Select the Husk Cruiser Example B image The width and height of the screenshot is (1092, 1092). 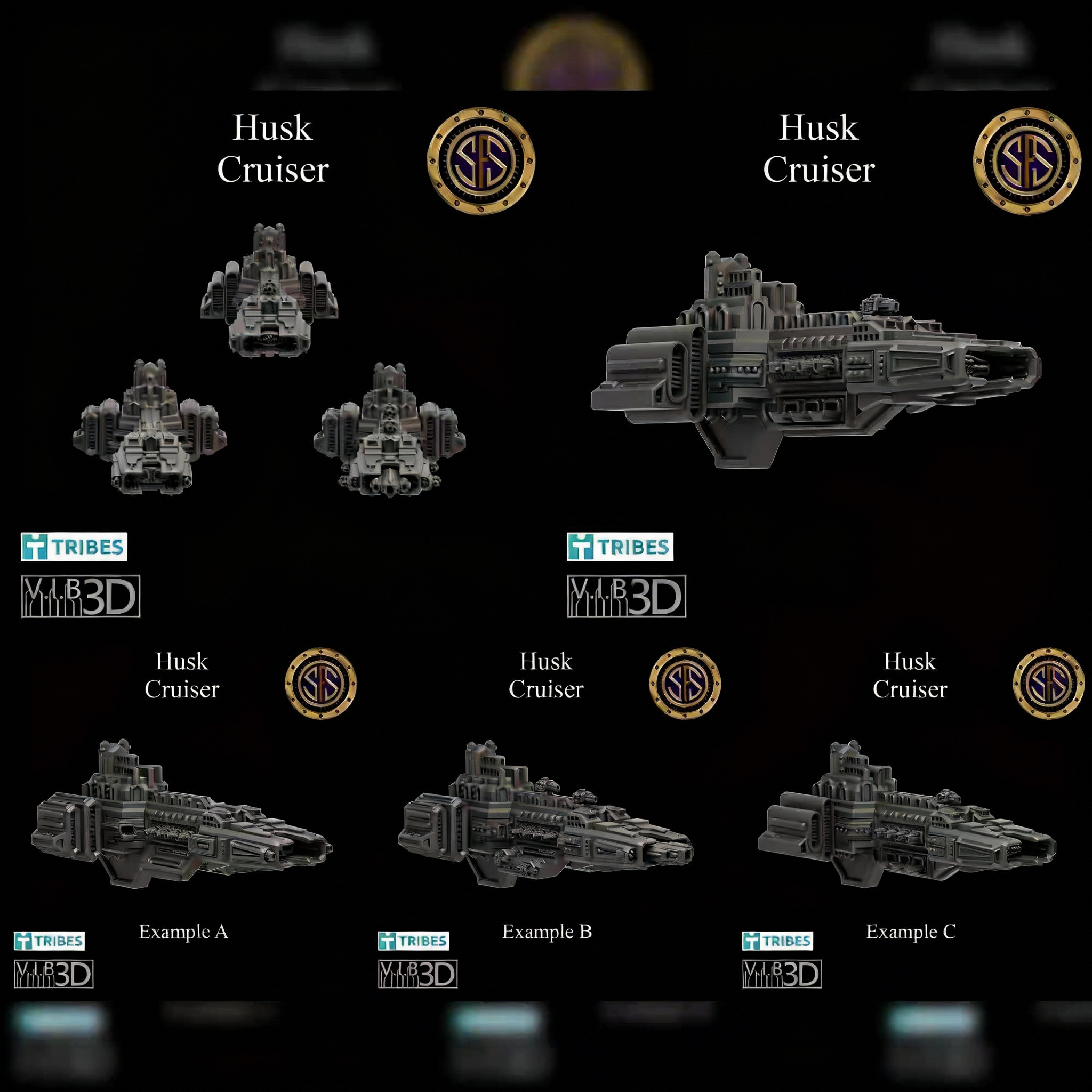546,814
